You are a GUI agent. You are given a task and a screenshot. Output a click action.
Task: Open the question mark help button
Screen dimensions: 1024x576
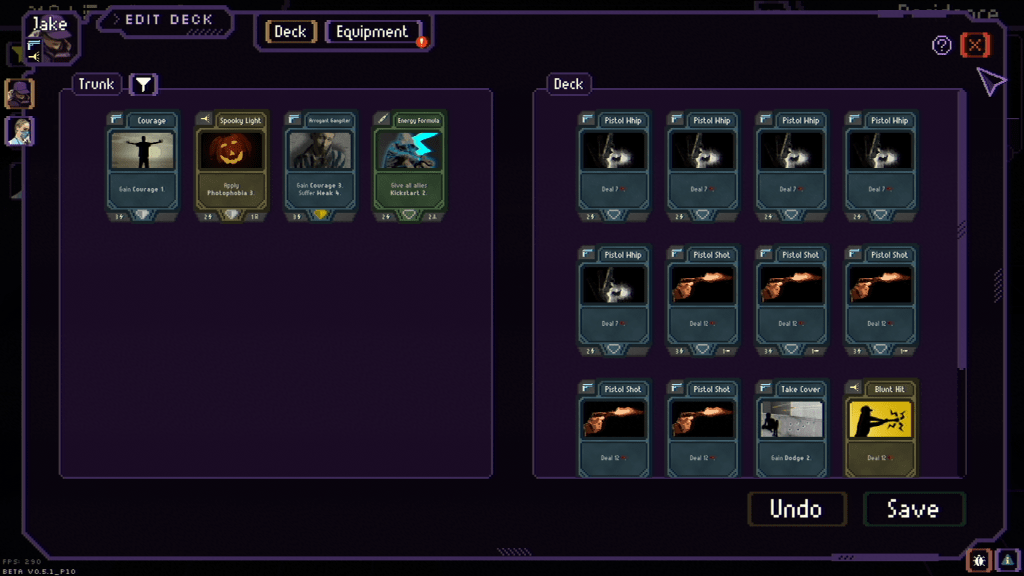tap(941, 45)
